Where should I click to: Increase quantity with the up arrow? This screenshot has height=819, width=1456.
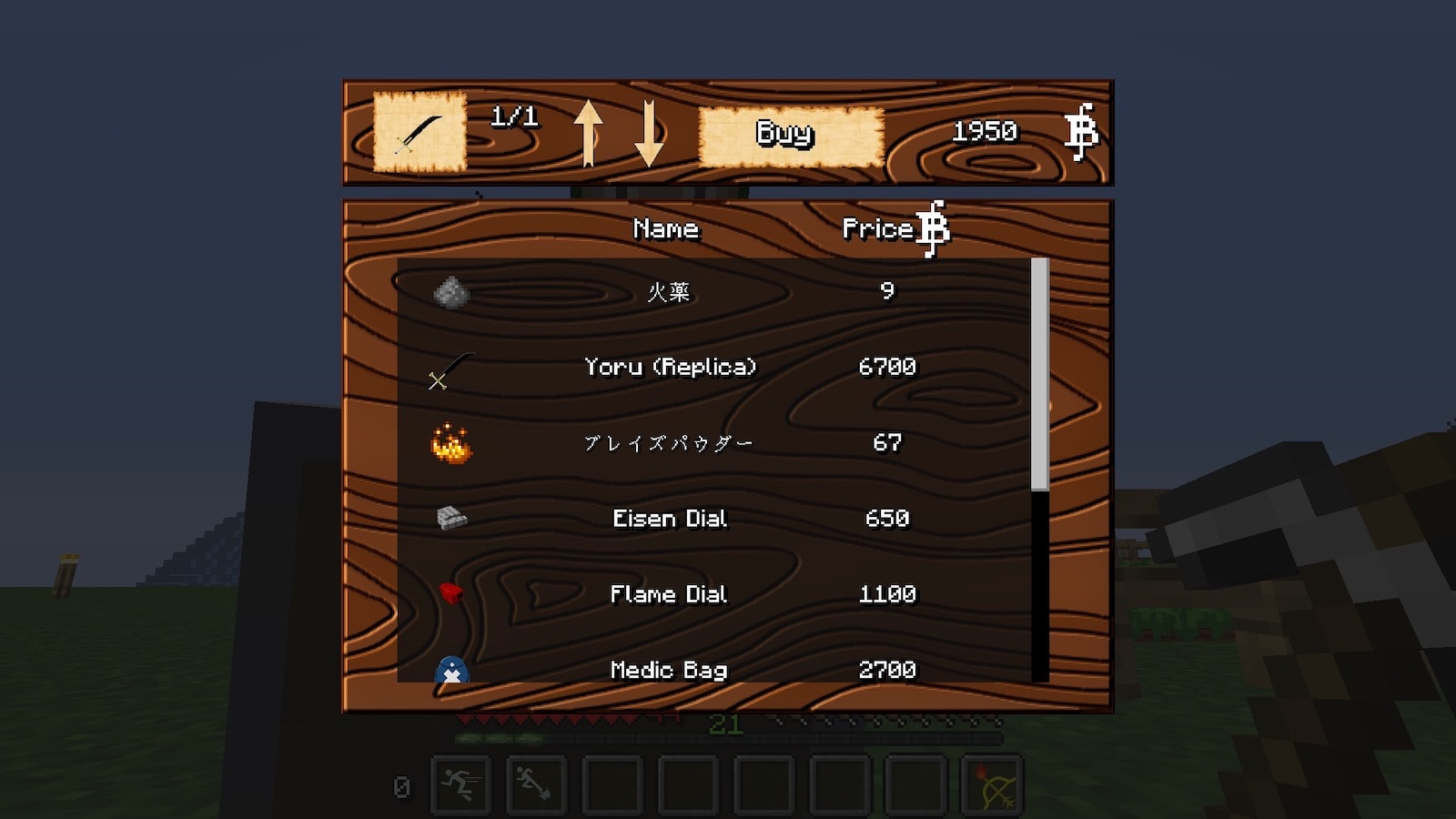pyautogui.click(x=588, y=133)
